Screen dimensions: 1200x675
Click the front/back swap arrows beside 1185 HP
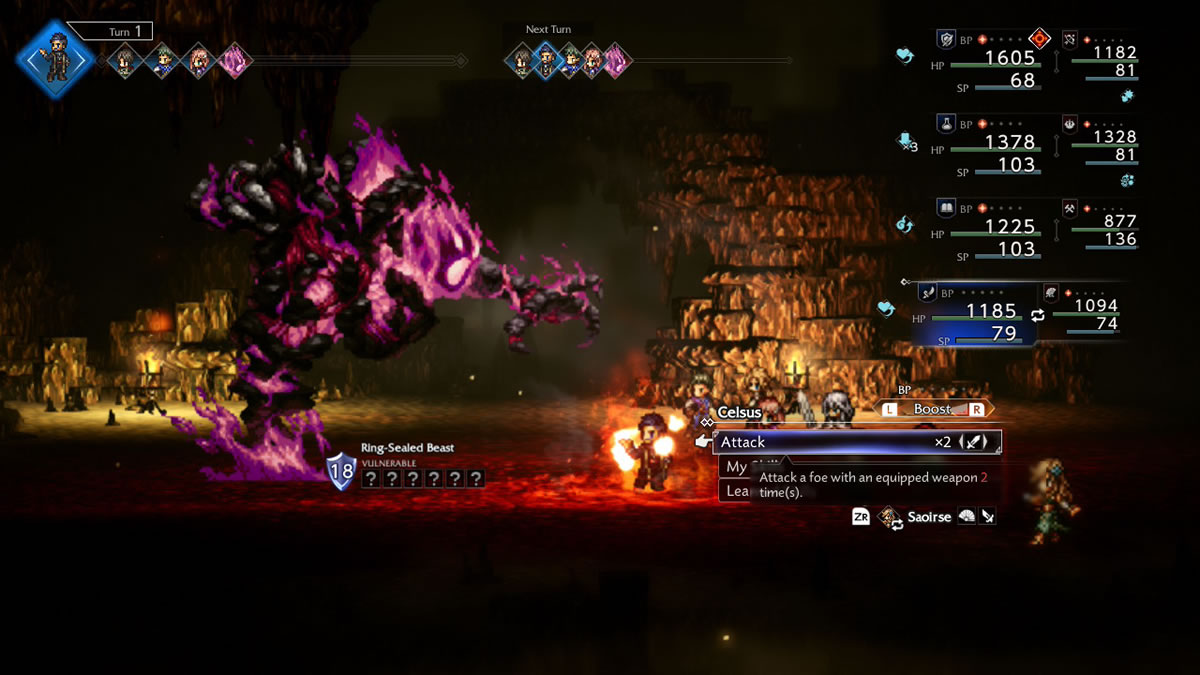(1038, 314)
